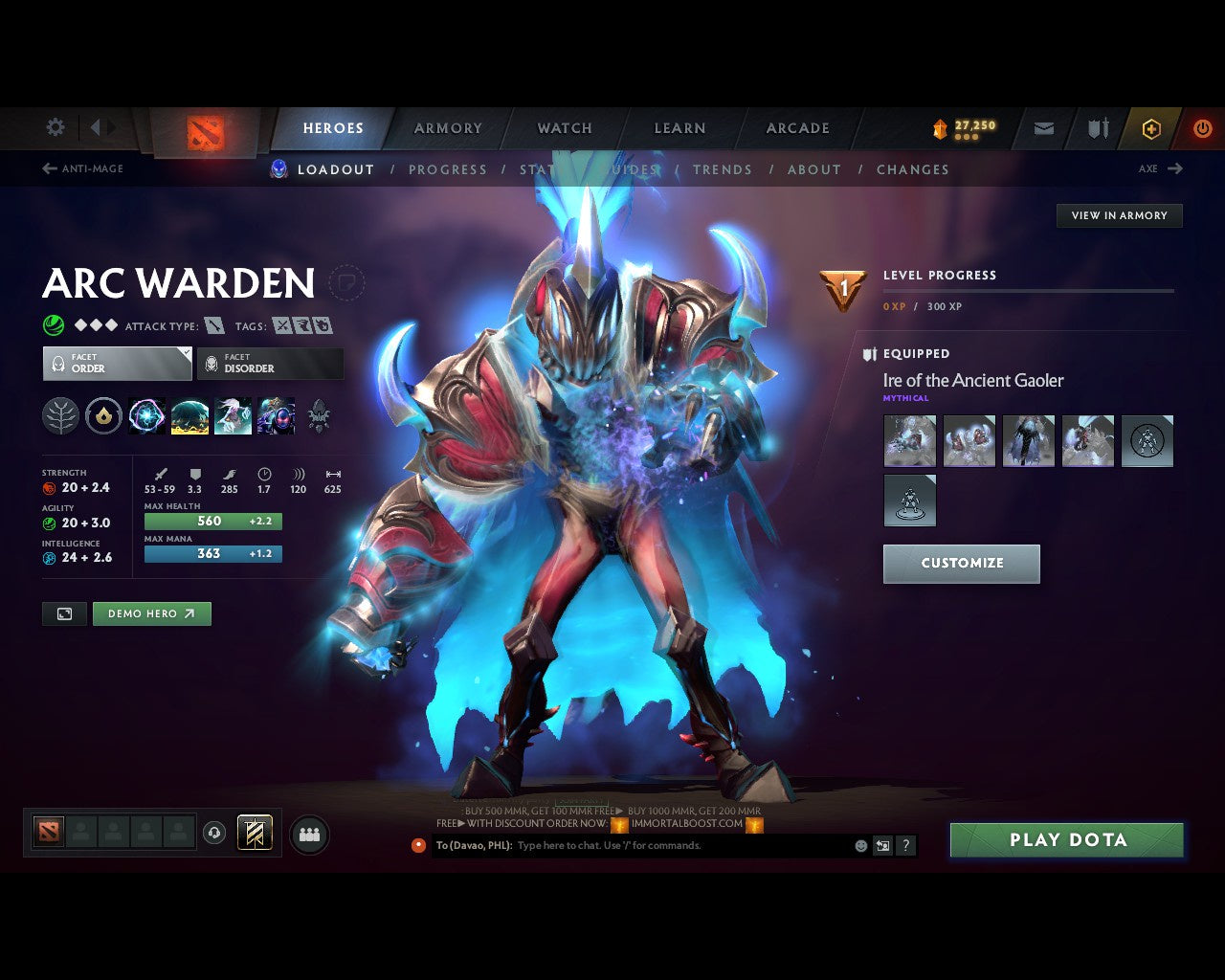Click VIEW IN ARMORY
The height and width of the screenshot is (980, 1225).
click(x=1118, y=215)
